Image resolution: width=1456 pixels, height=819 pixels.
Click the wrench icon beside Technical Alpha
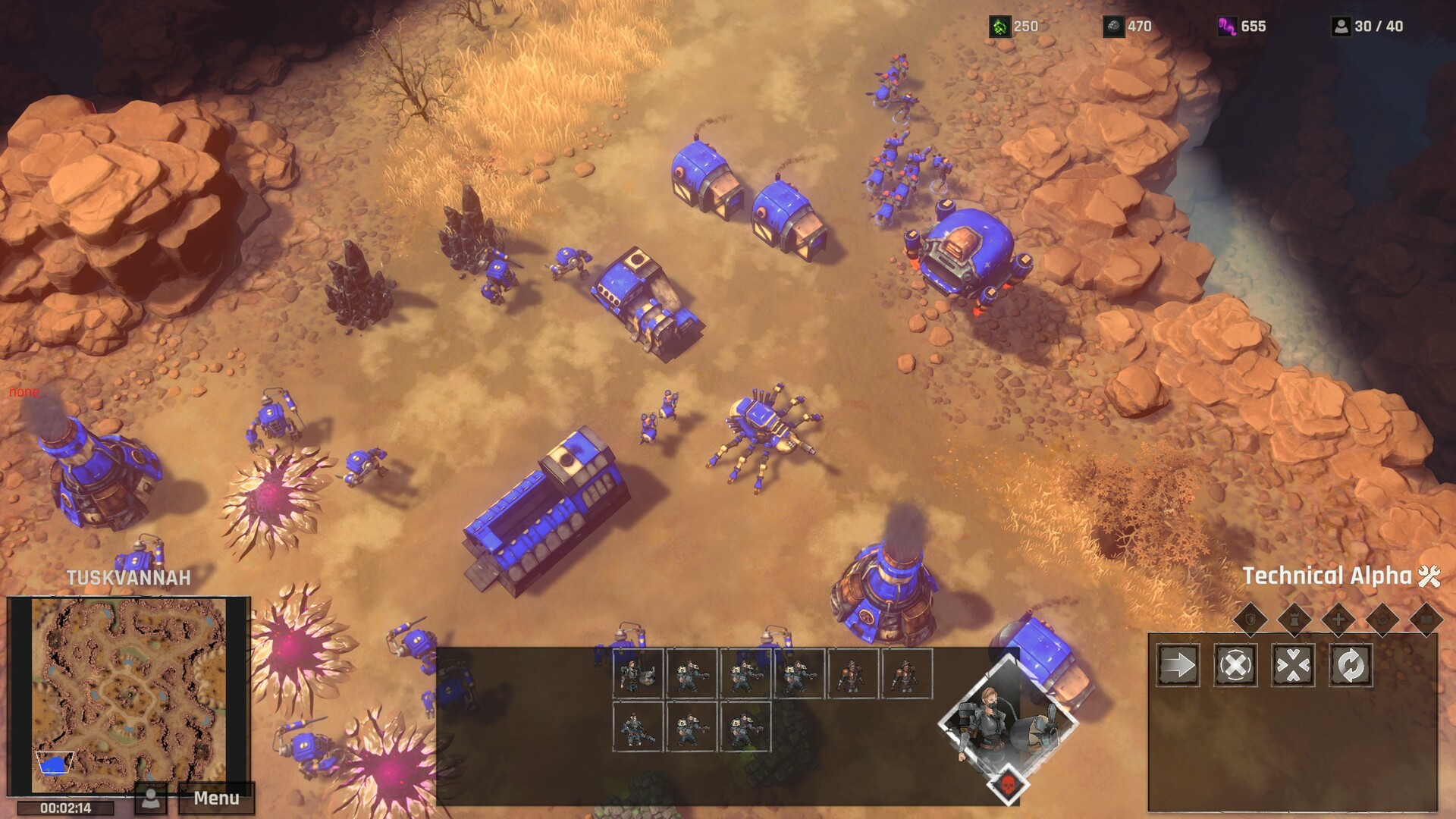click(x=1429, y=576)
